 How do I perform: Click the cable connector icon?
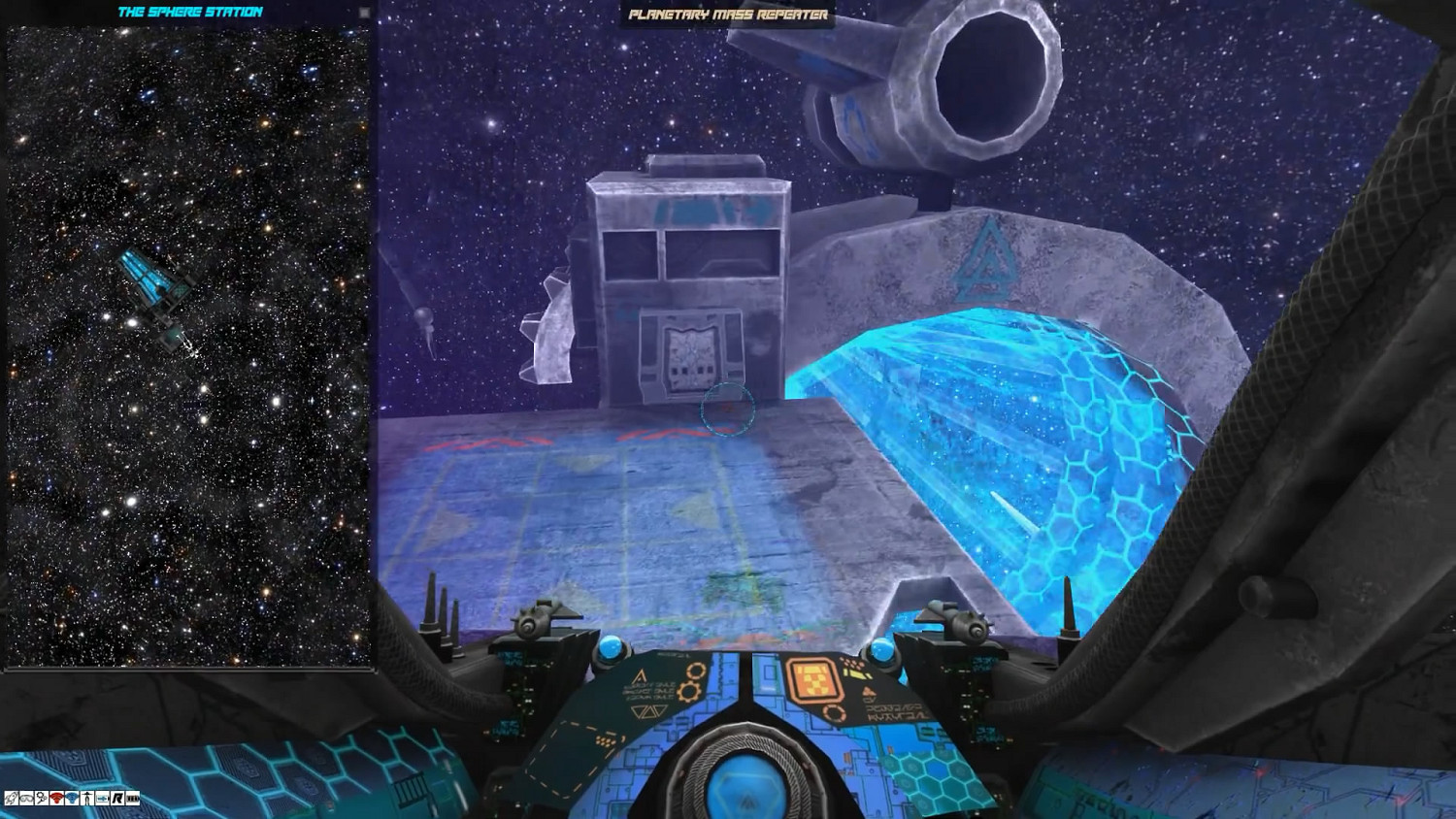coord(102,800)
